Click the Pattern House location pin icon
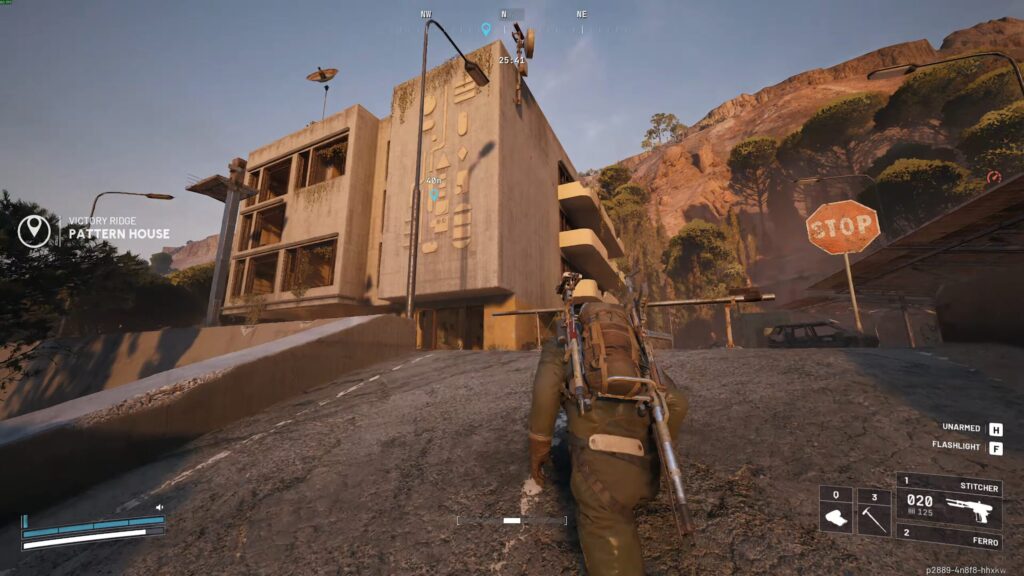 [34, 231]
